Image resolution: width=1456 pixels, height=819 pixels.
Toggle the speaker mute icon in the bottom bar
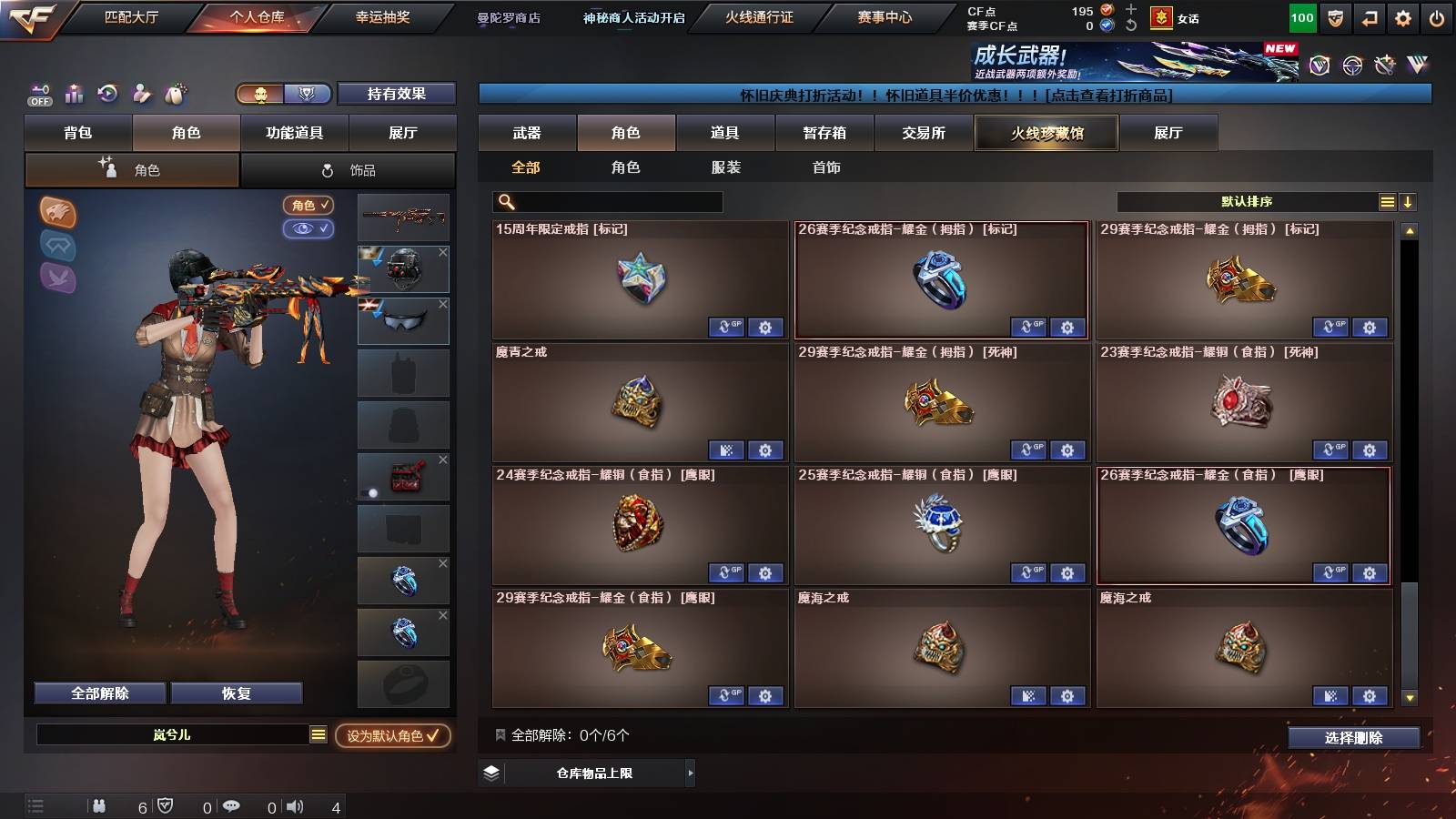pyautogui.click(x=292, y=805)
